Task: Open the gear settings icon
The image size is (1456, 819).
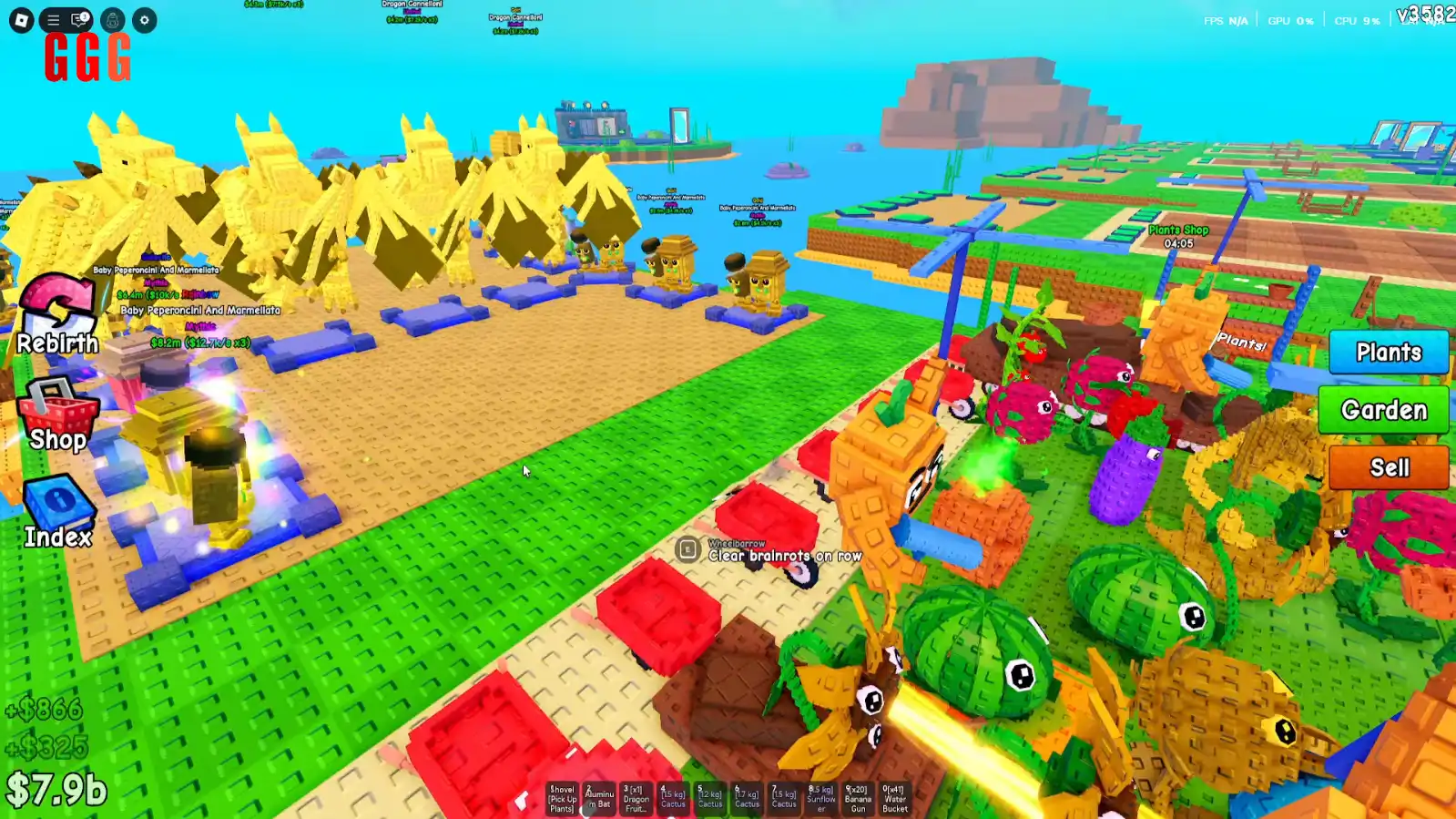Action: (144, 20)
